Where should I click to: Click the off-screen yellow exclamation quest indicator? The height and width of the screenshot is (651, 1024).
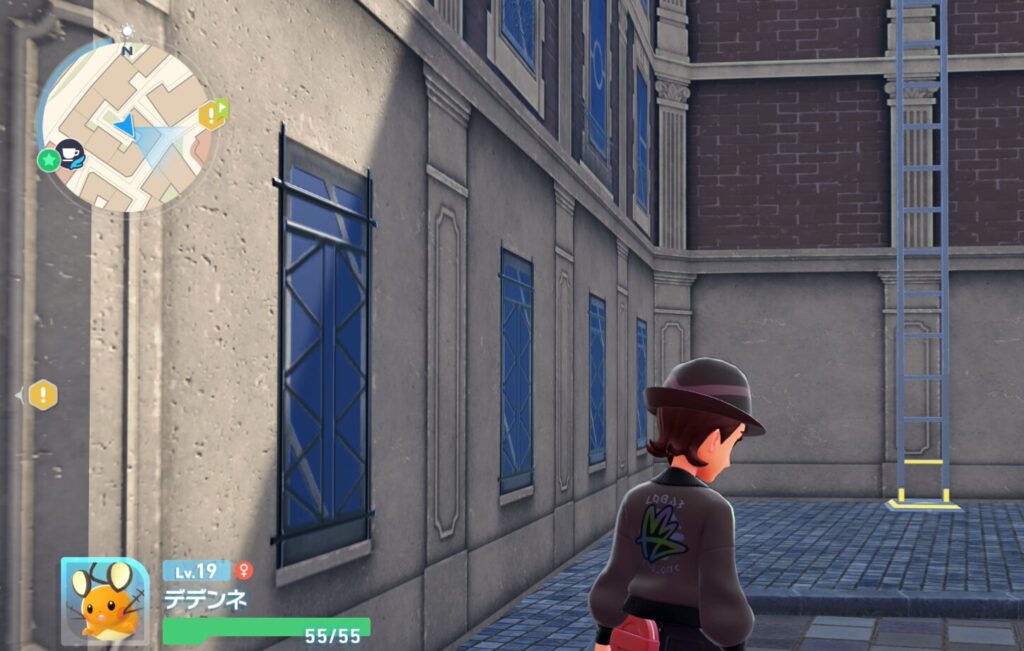pyautogui.click(x=42, y=395)
